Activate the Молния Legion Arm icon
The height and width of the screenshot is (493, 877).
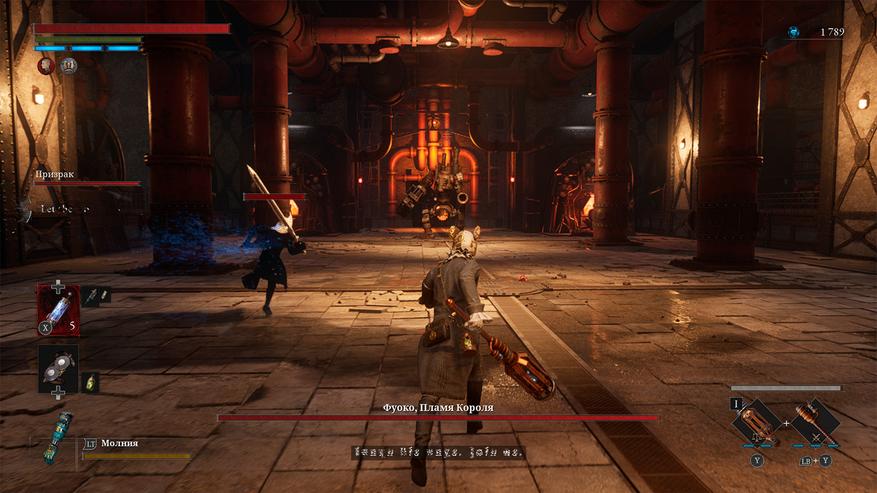pyautogui.click(x=56, y=437)
